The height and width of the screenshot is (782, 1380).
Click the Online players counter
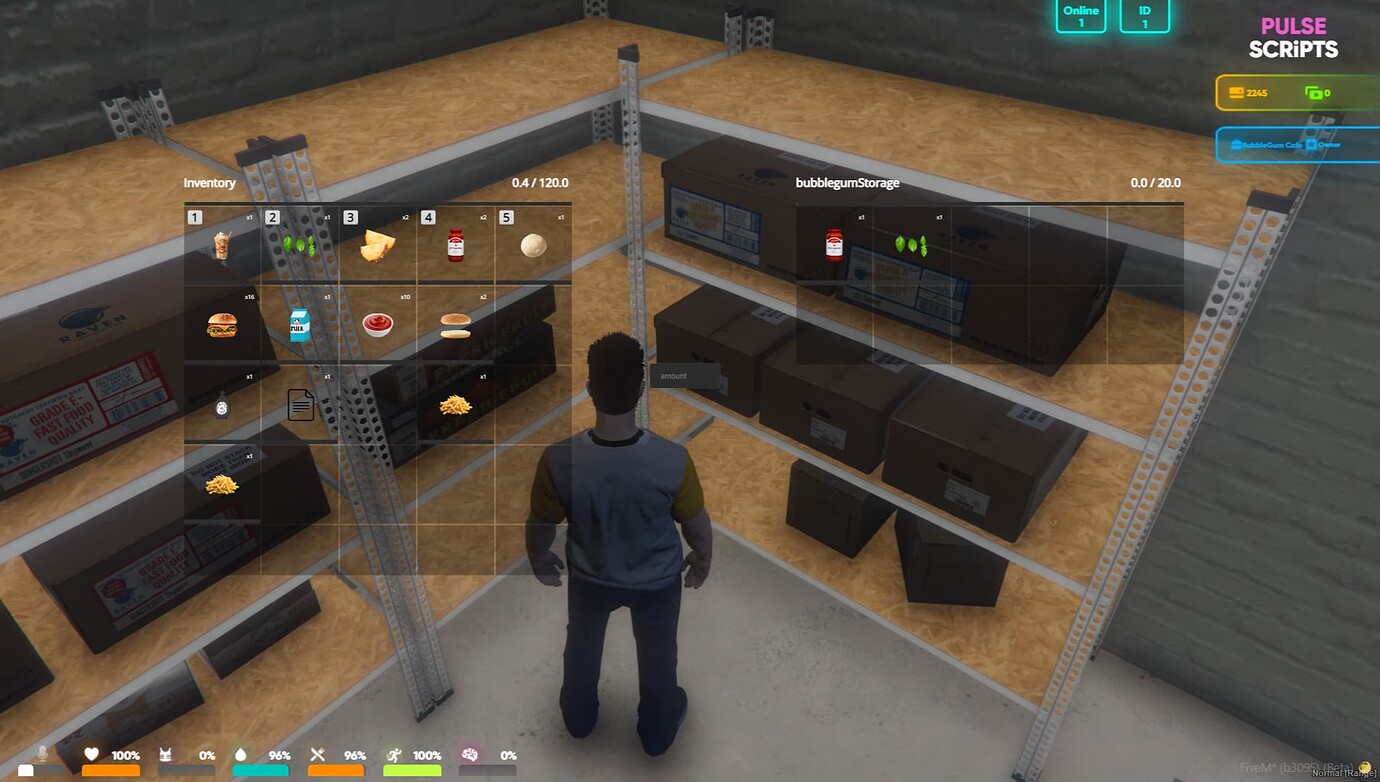[x=1080, y=16]
